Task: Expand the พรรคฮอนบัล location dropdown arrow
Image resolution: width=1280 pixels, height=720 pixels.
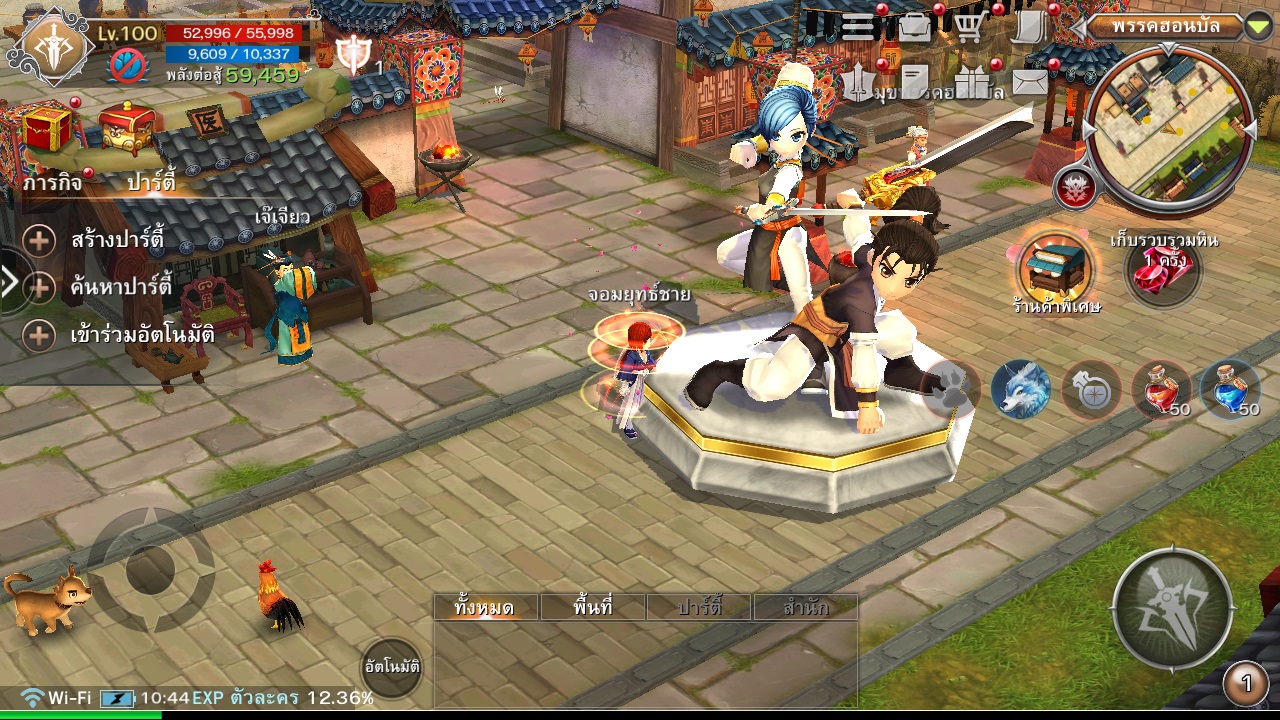Action: [1258, 27]
